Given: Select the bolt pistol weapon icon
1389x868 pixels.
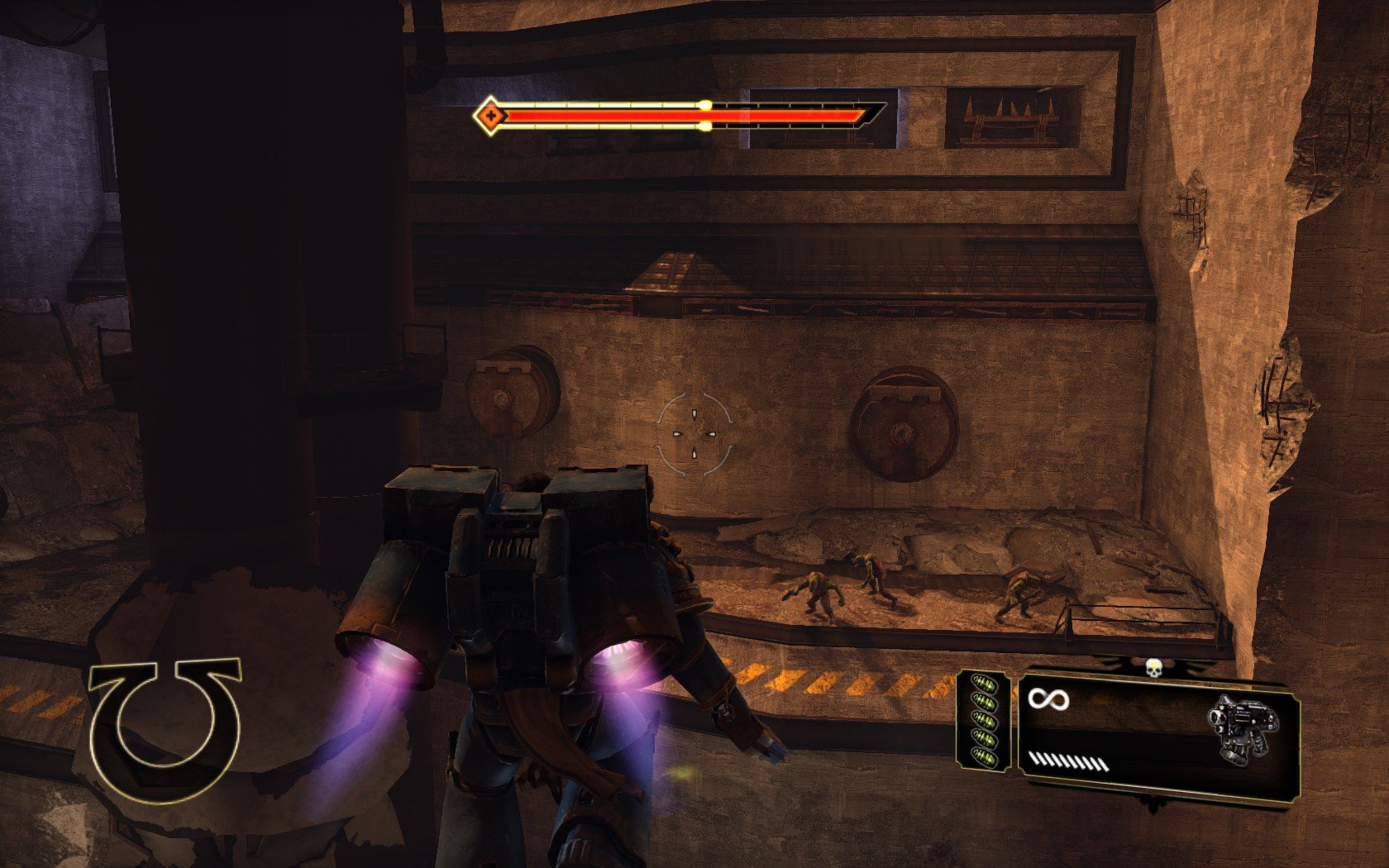Looking at the screenshot, I should pyautogui.click(x=1242, y=730).
